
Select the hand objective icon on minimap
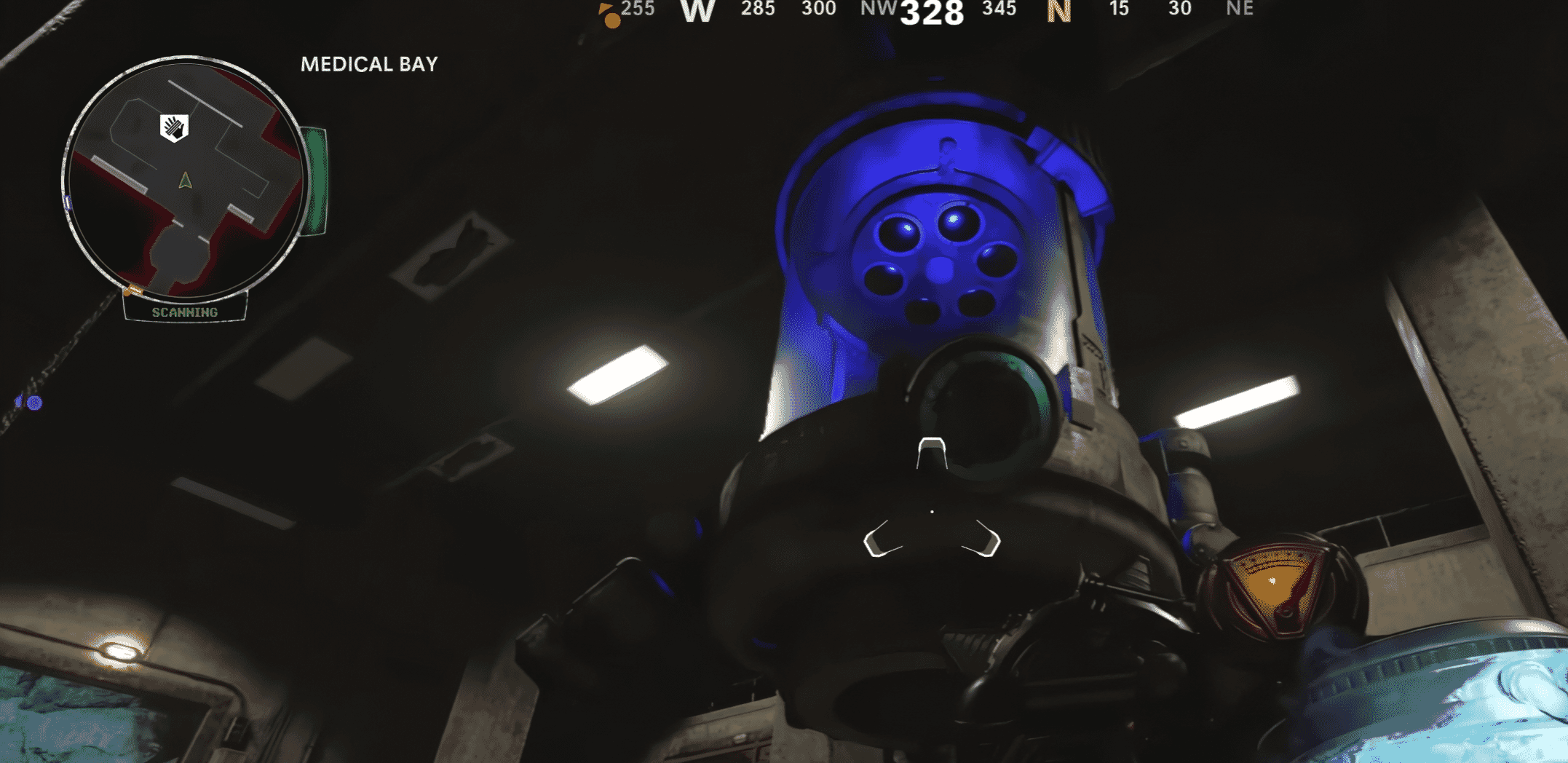pyautogui.click(x=173, y=127)
